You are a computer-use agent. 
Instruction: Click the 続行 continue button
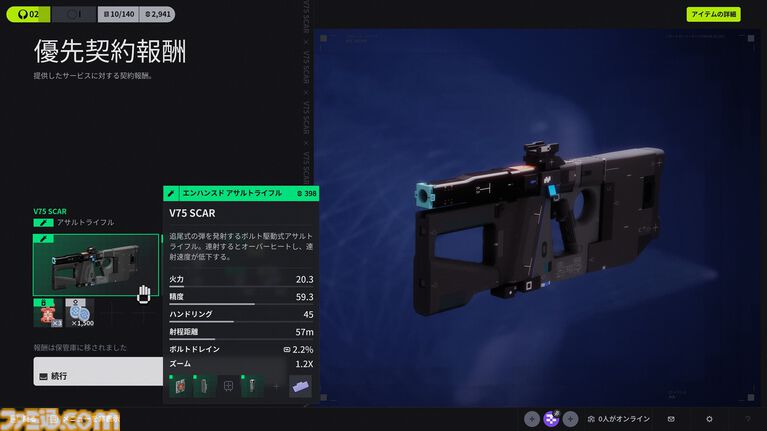click(97, 376)
